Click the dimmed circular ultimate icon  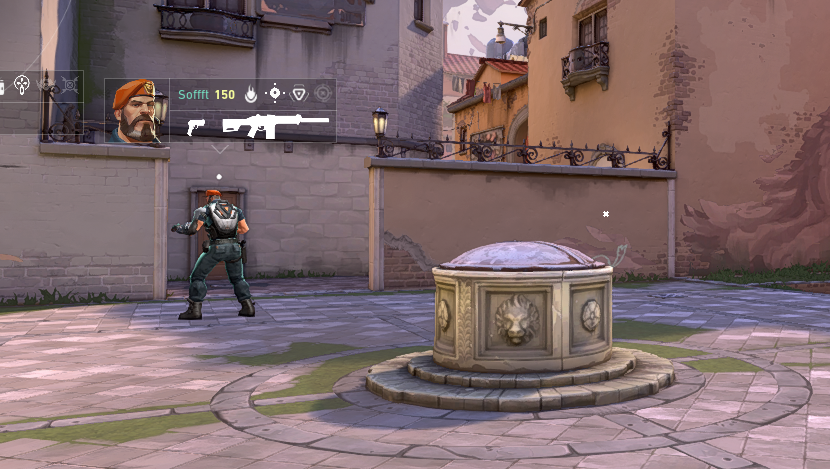click(x=322, y=94)
